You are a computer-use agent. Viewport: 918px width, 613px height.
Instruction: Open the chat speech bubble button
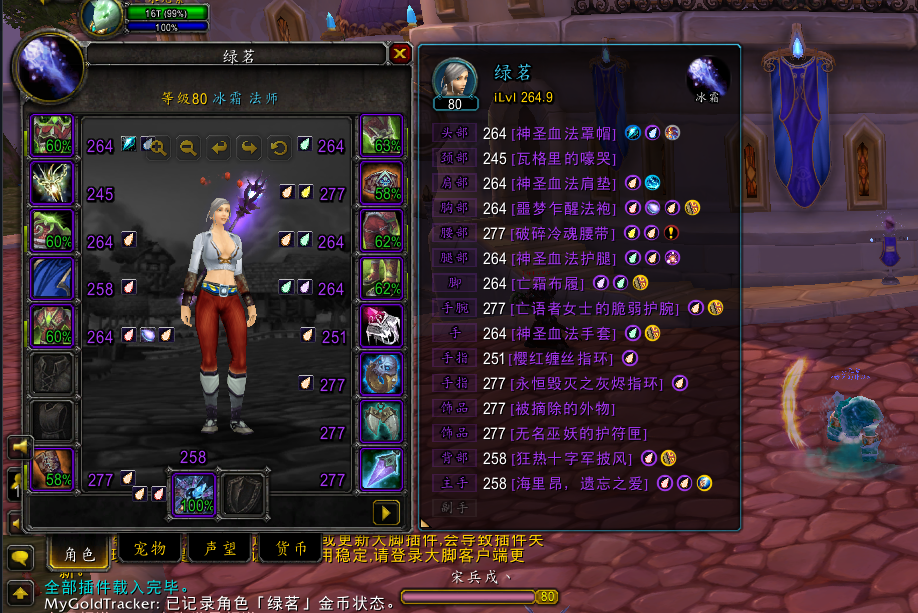pyautogui.click(x=19, y=557)
